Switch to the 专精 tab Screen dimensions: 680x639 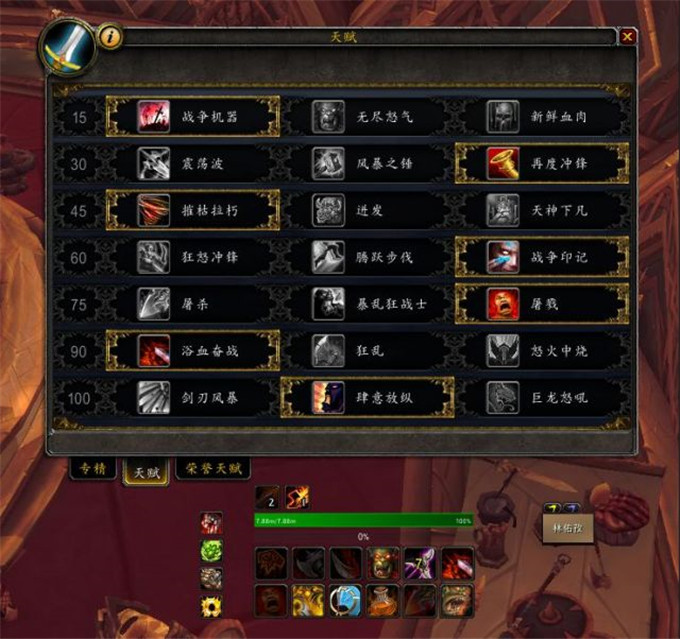(x=92, y=468)
